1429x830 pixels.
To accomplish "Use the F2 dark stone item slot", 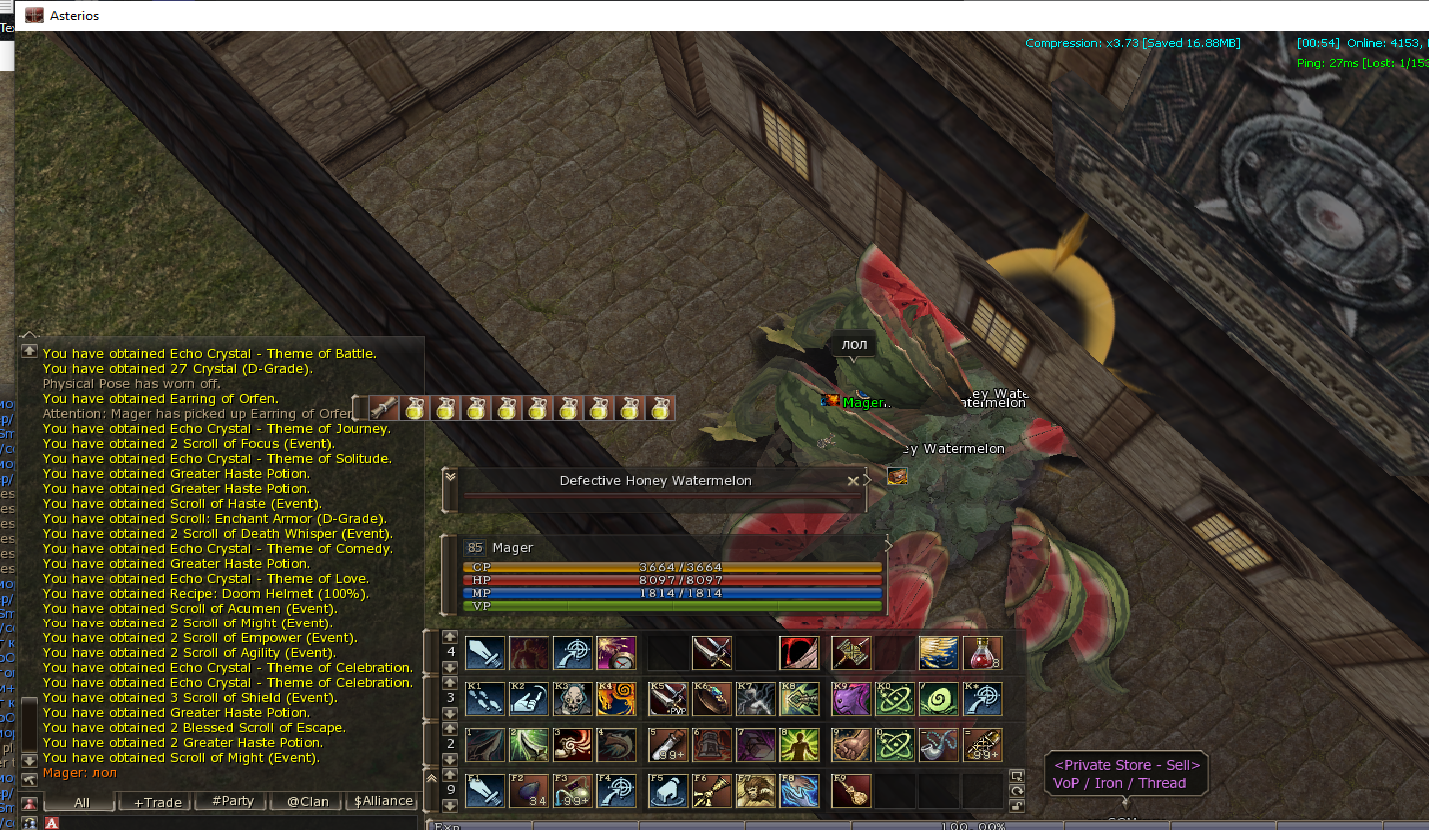I will [x=529, y=791].
